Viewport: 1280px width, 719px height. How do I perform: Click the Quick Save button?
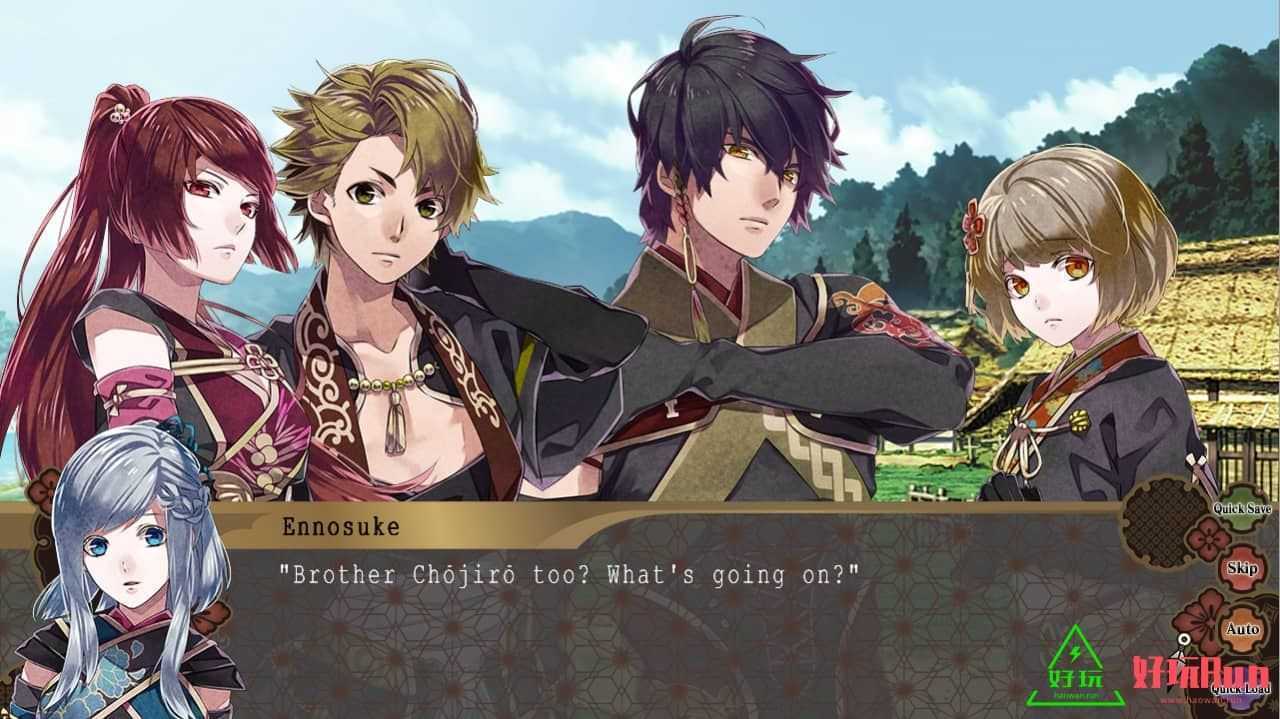pos(1242,508)
